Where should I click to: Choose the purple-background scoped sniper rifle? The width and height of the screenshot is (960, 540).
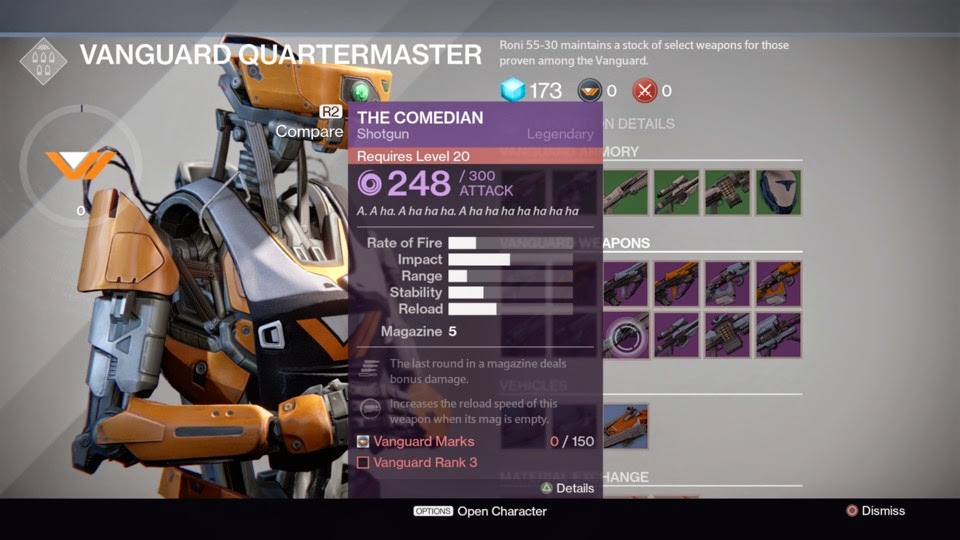(x=677, y=335)
